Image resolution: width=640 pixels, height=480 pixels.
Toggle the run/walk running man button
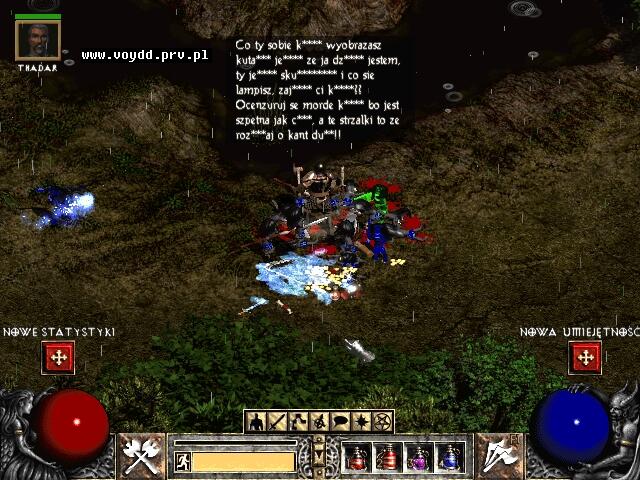tap(182, 461)
